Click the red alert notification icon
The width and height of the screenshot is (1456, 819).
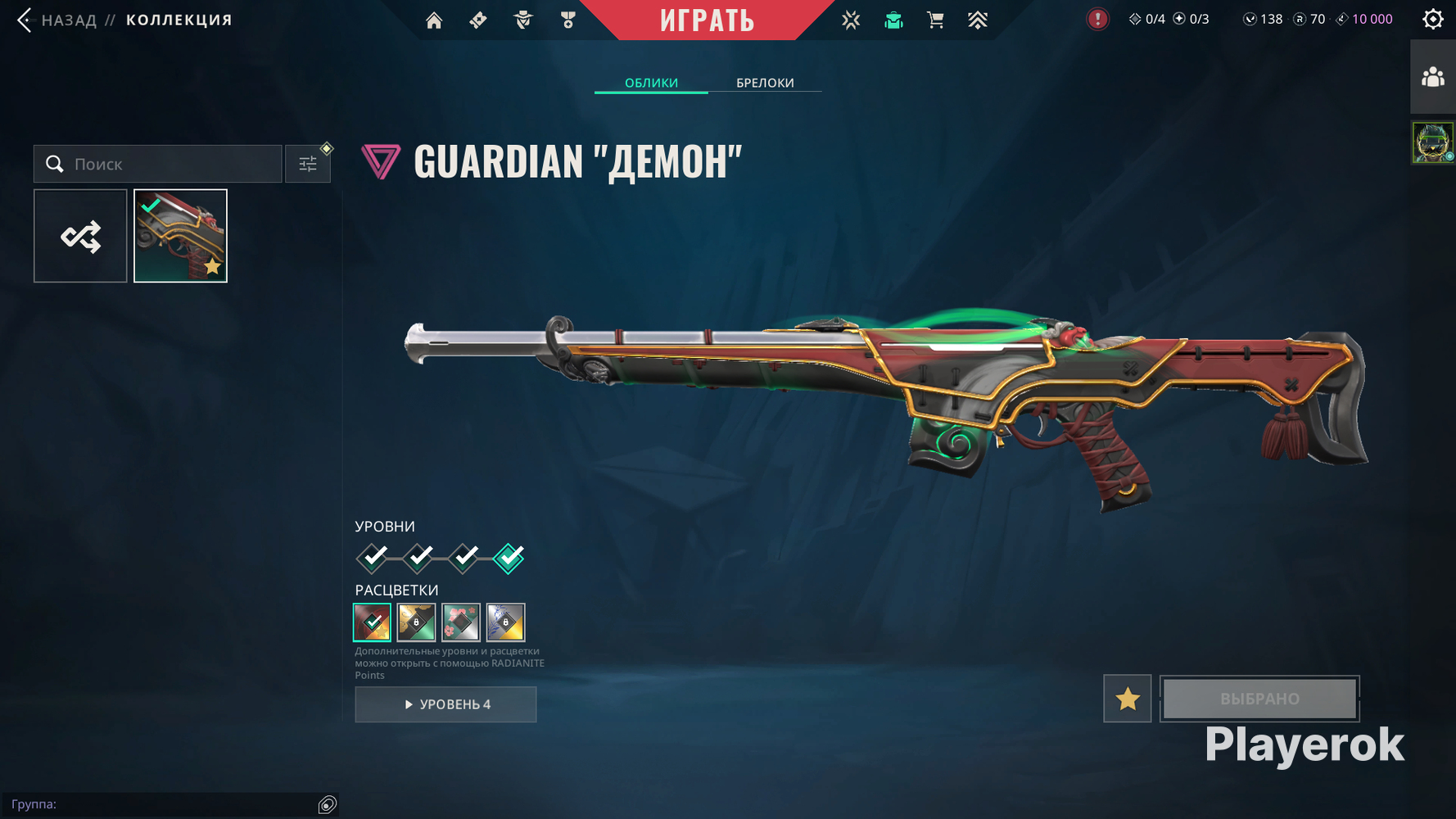1097,19
